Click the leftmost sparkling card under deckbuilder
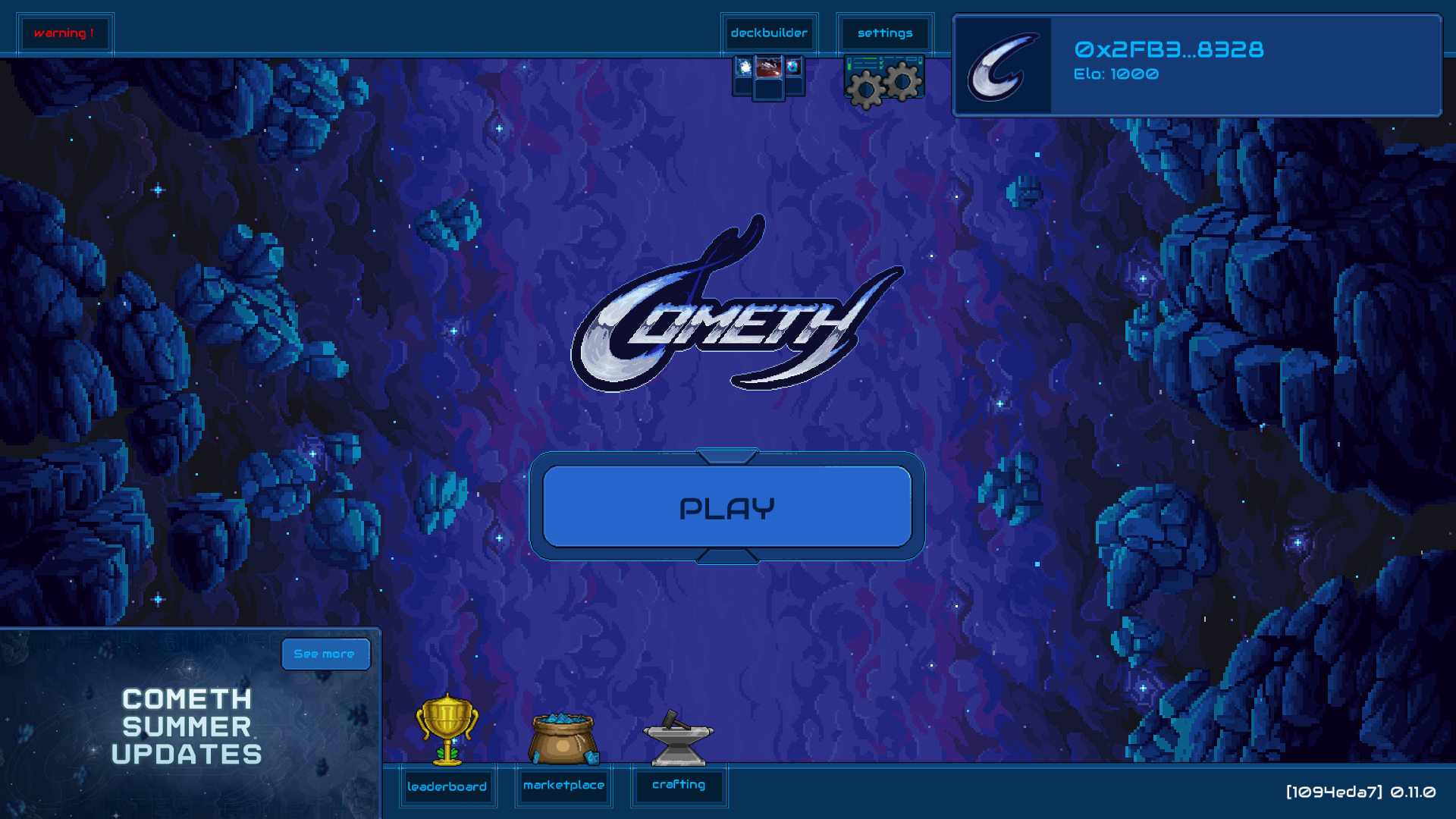Image resolution: width=1456 pixels, height=819 pixels. 743,67
